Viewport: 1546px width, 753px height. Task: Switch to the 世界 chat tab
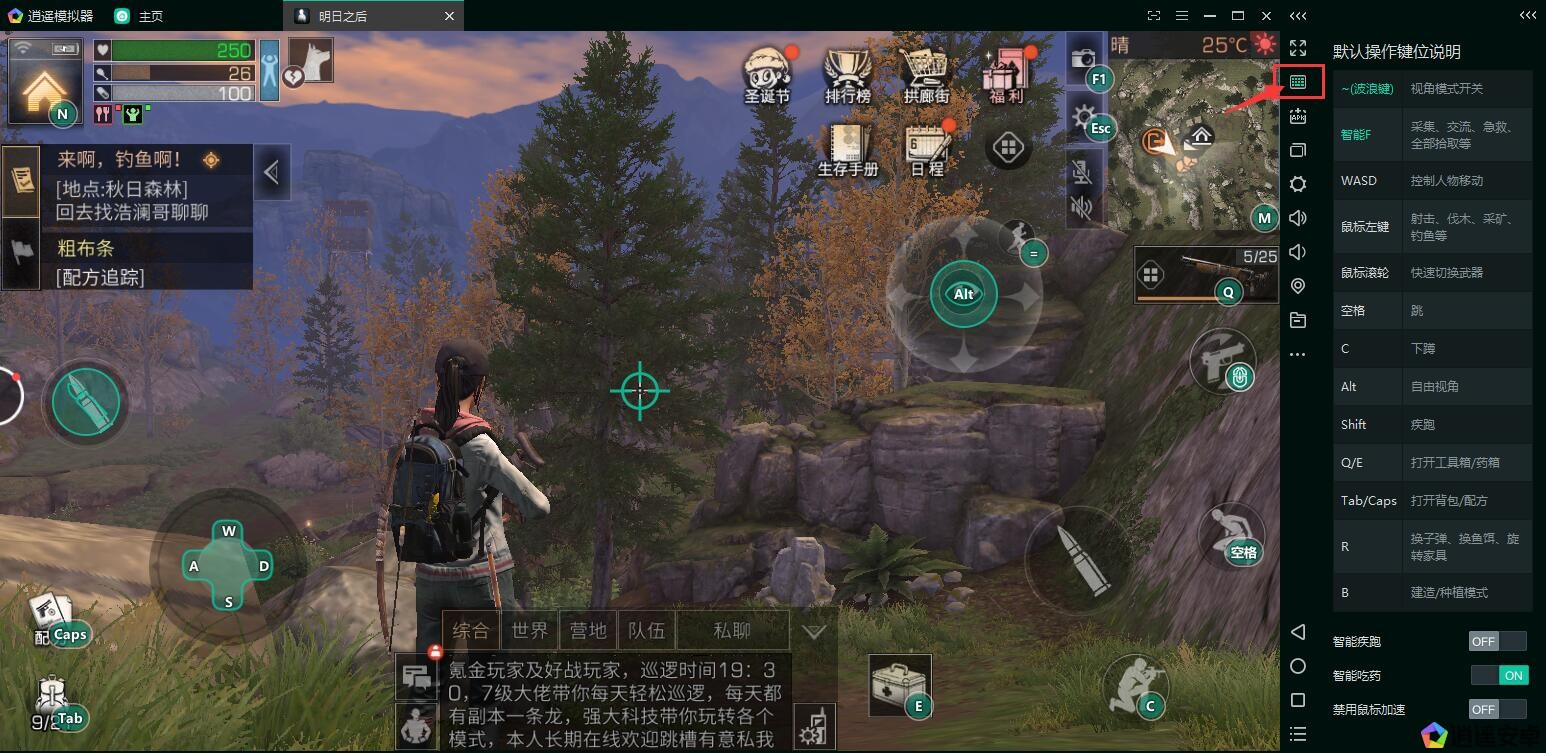pos(529,630)
